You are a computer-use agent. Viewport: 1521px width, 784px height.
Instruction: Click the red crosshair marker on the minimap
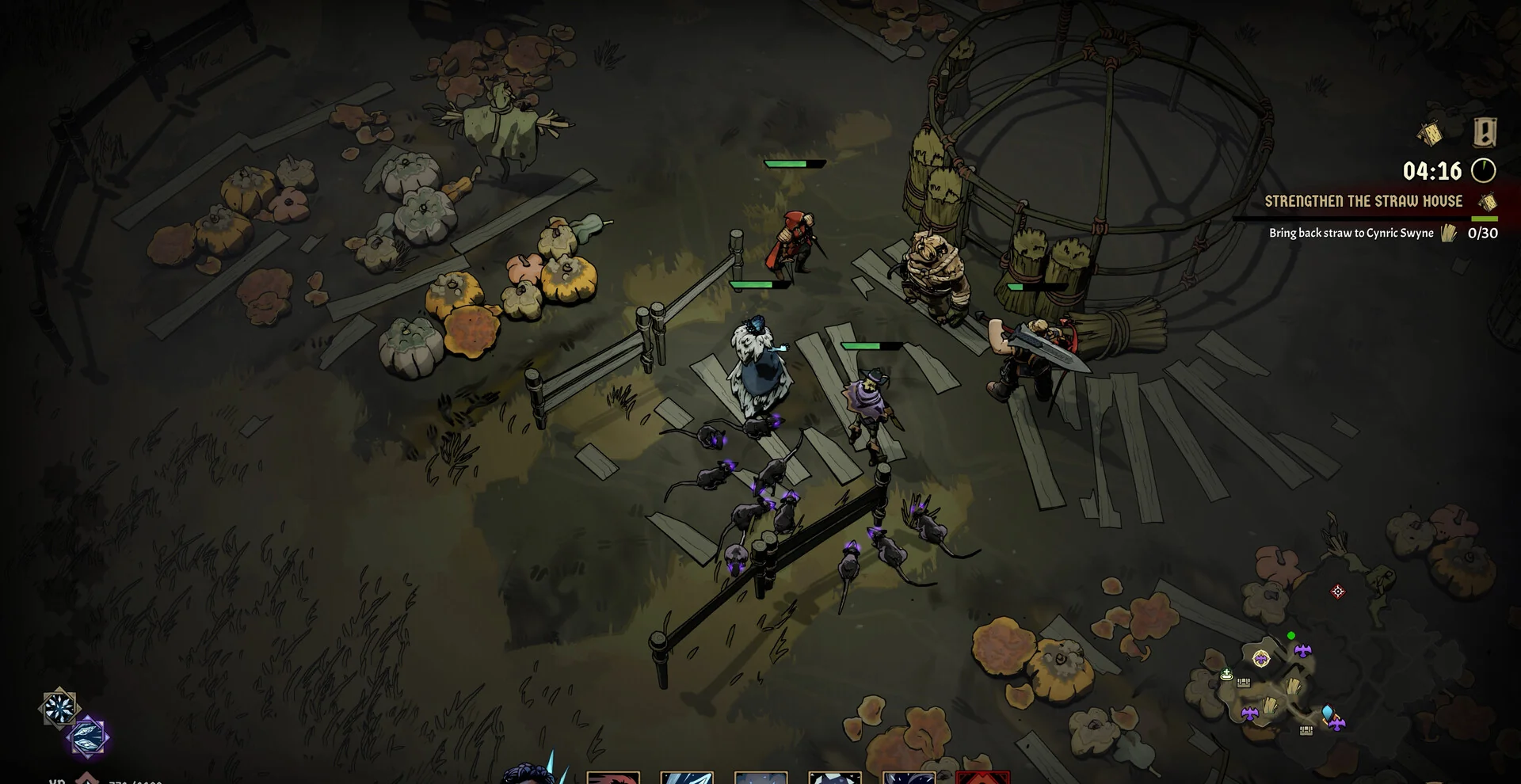(1338, 592)
